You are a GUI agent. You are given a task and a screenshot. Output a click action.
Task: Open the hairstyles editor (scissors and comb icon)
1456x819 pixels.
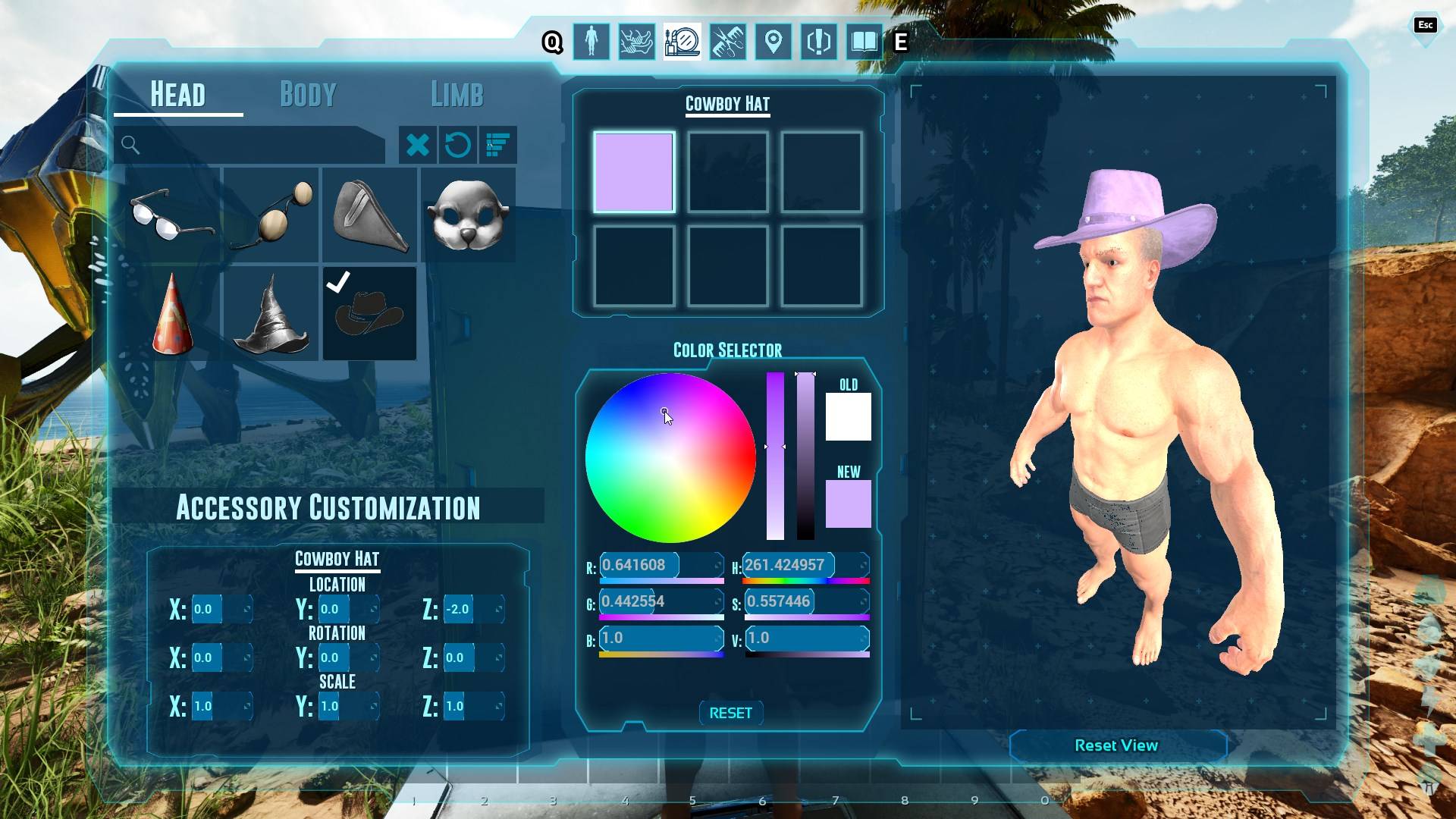click(x=726, y=42)
